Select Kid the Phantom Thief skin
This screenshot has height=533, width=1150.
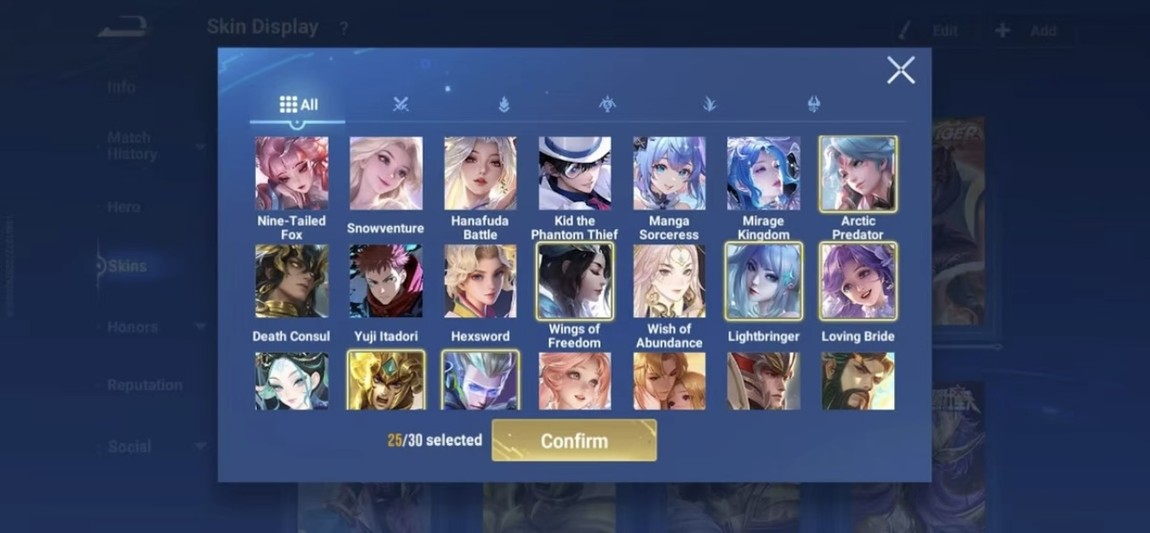(x=574, y=174)
